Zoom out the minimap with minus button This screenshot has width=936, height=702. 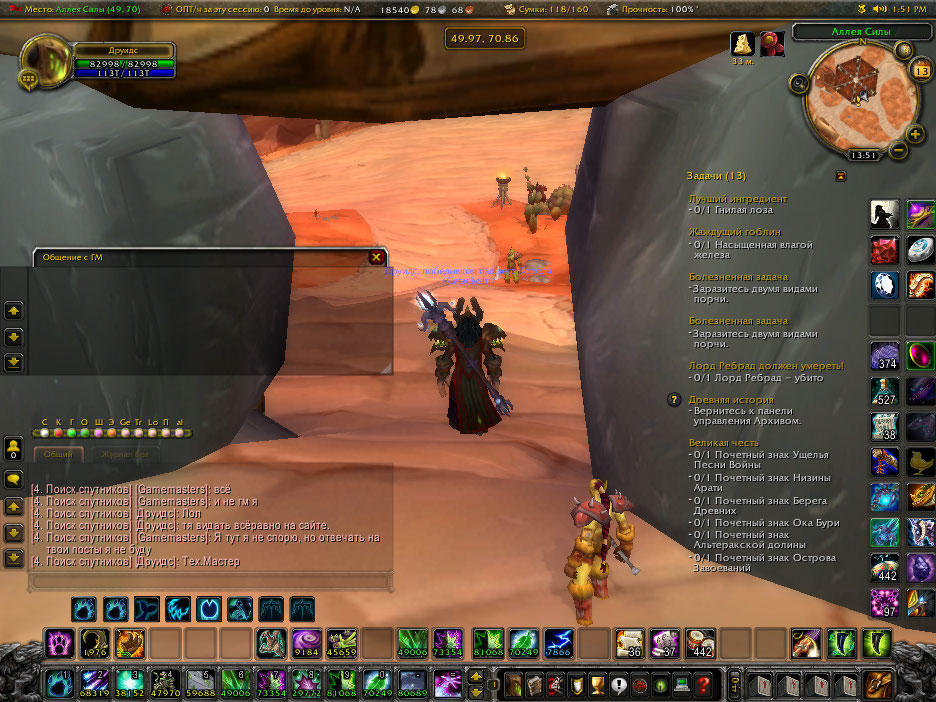click(x=898, y=151)
